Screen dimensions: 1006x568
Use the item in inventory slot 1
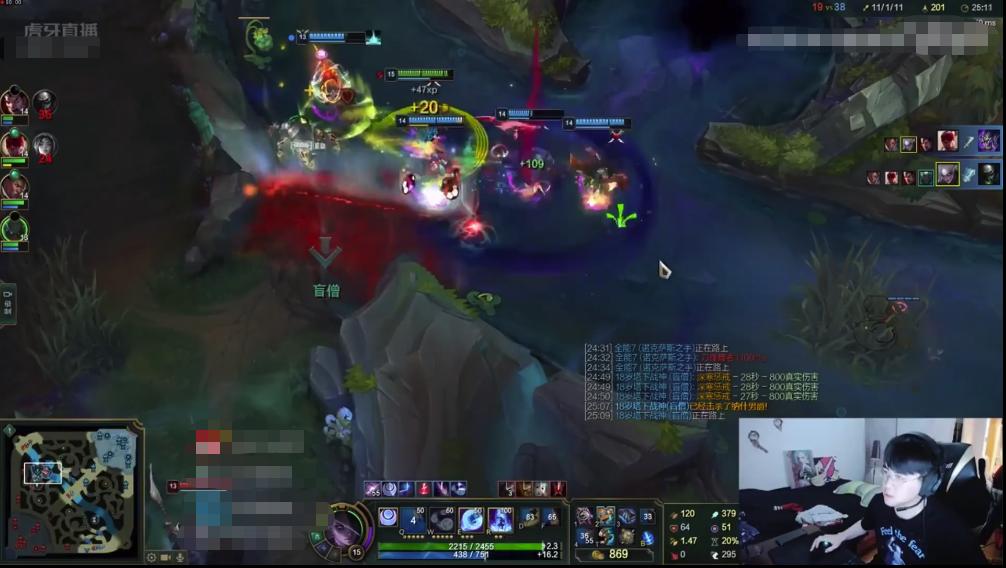coord(584,516)
